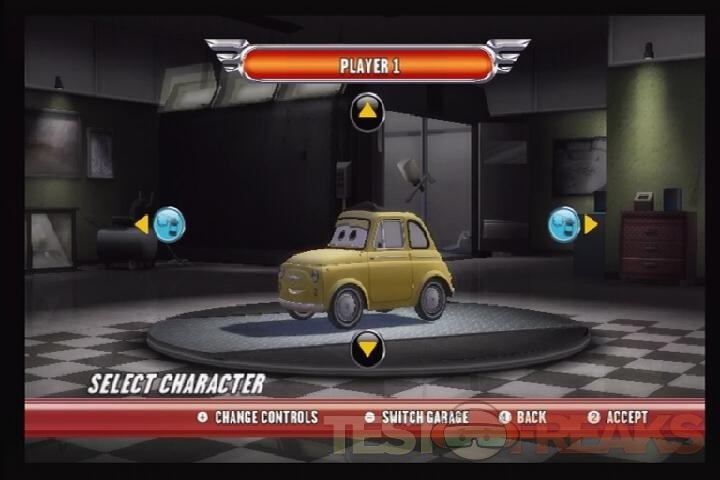Accept the selected character
The width and height of the screenshot is (720, 480).
pos(617,417)
